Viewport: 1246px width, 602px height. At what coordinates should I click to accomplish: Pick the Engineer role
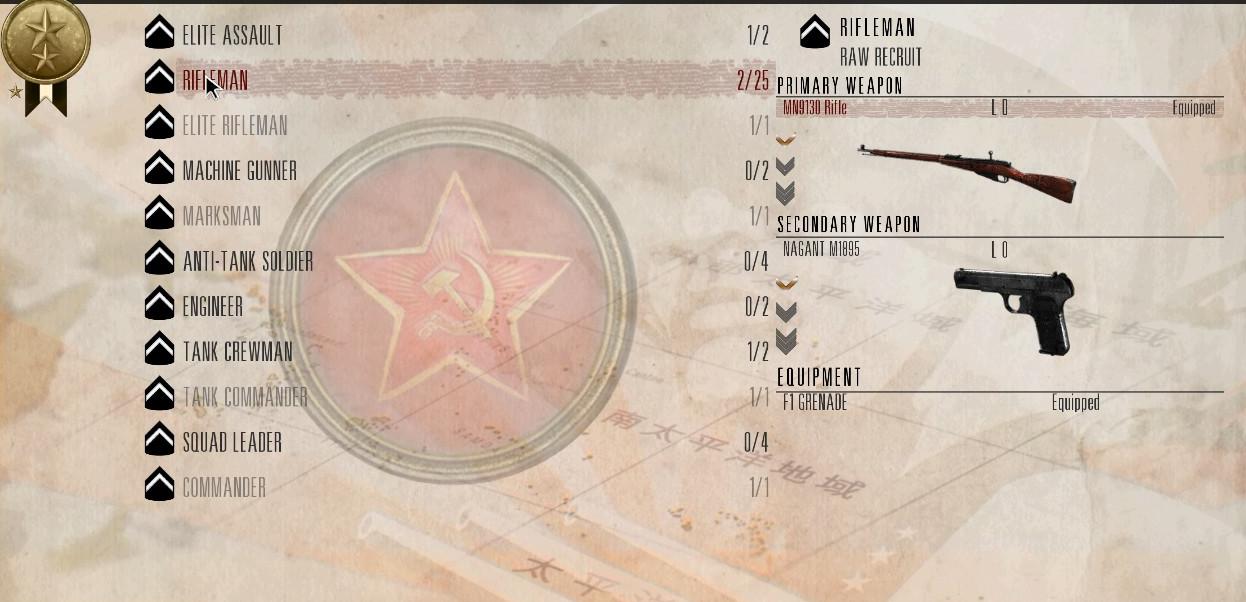pos(212,307)
